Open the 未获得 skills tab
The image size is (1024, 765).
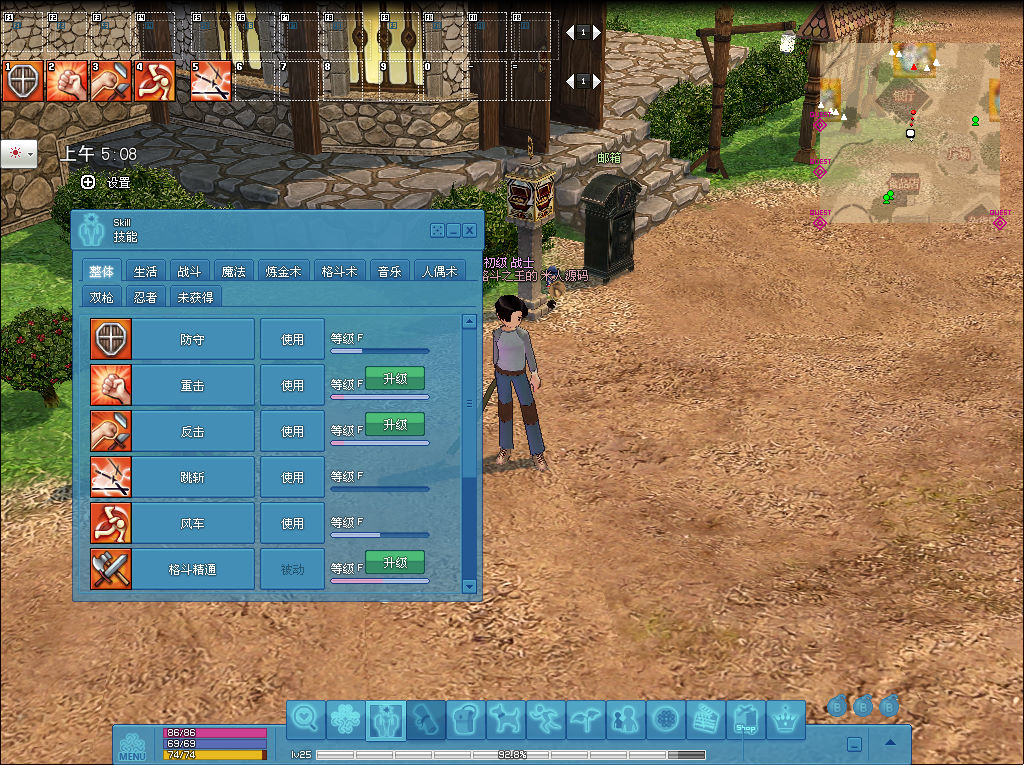tap(195, 297)
